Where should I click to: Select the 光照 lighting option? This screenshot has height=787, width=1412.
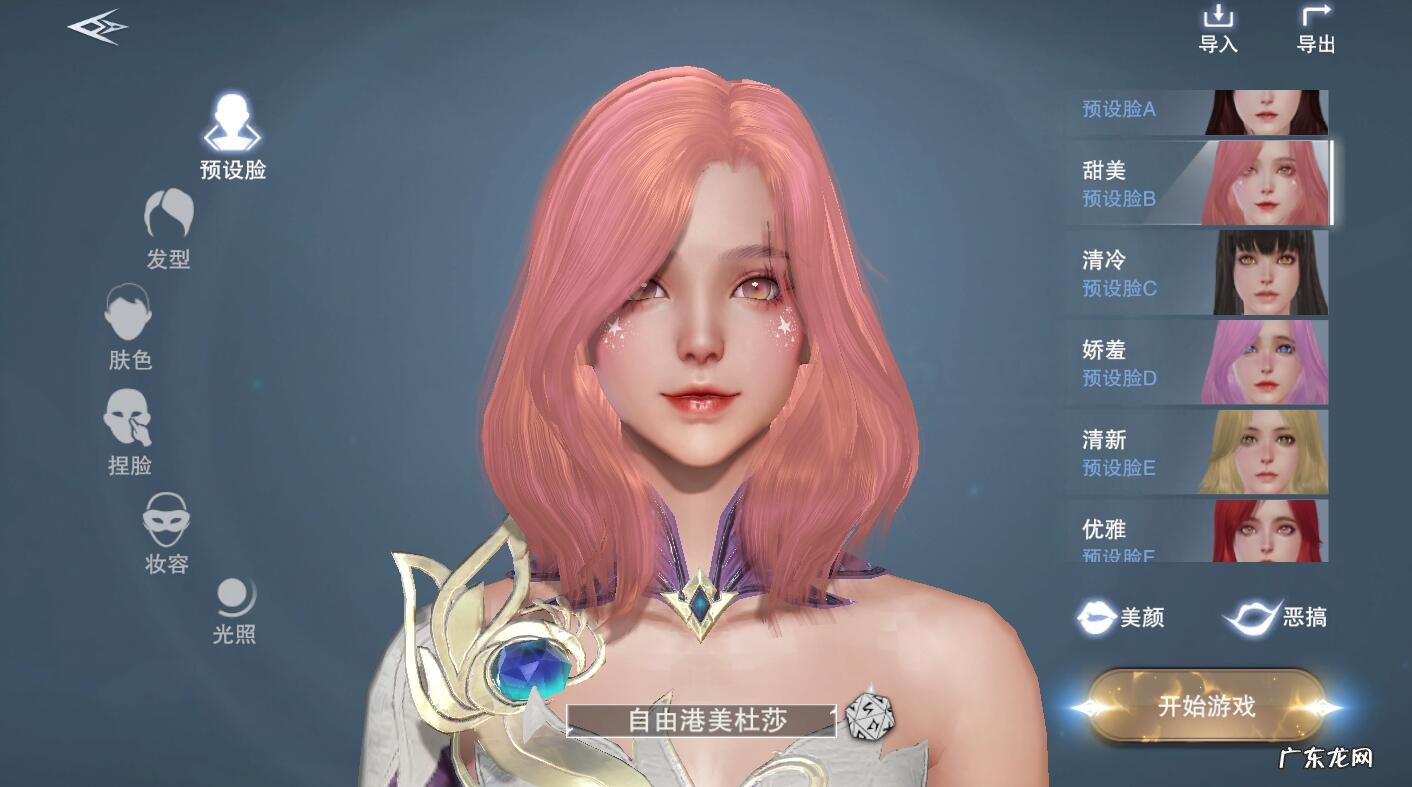[232, 605]
